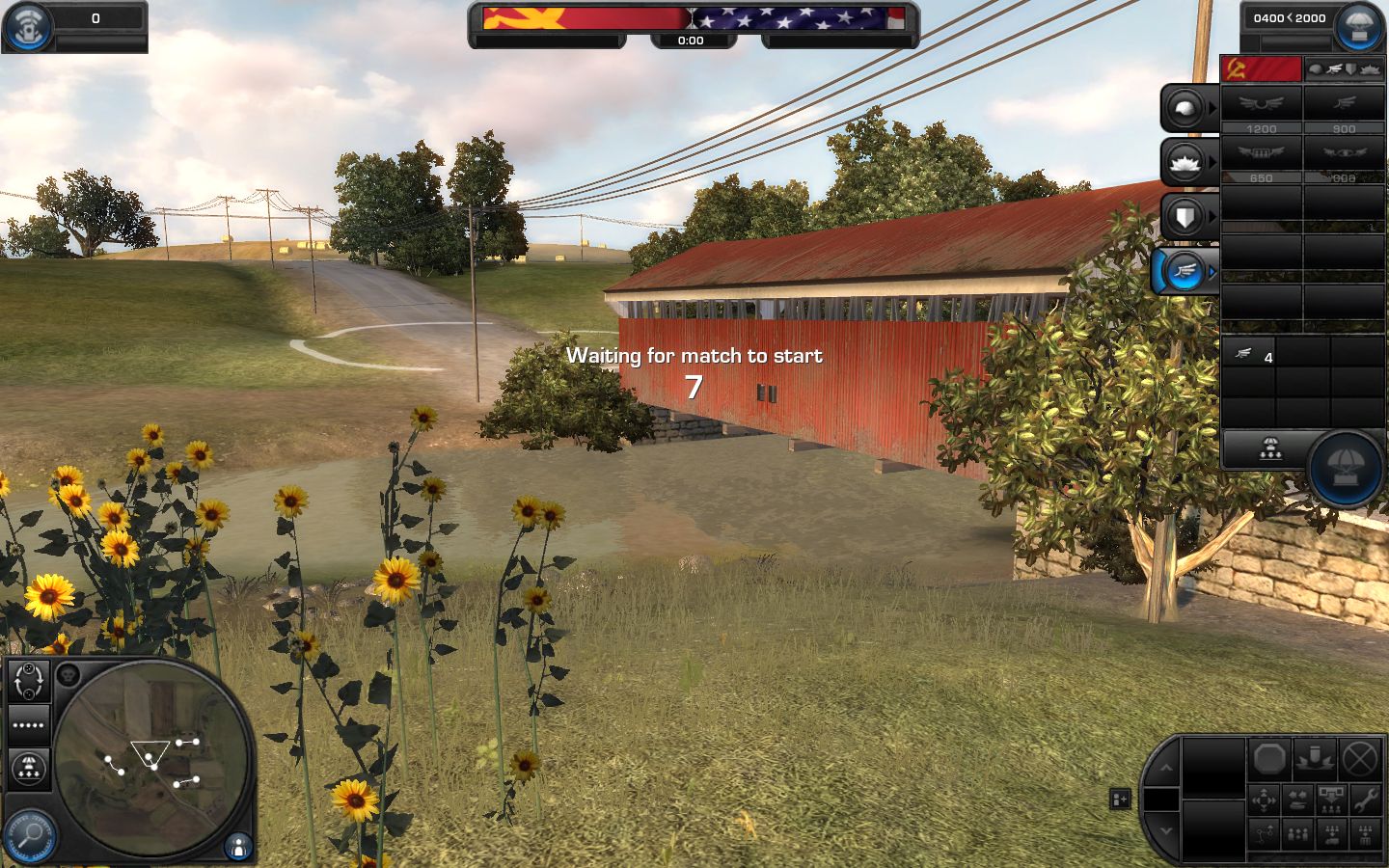Viewport: 1389px width, 868px height.
Task: Activate the octagonal Stop command
Action: tap(1270, 760)
